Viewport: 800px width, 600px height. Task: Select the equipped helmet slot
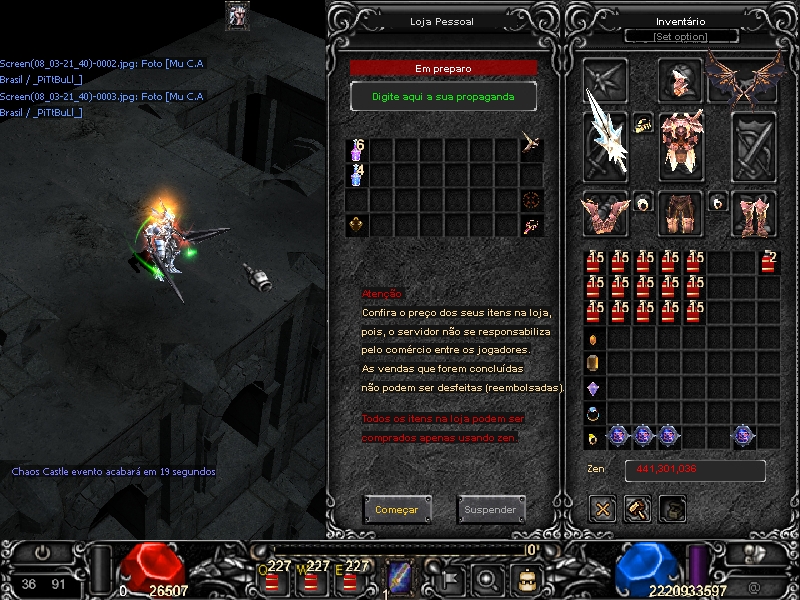tap(682, 81)
